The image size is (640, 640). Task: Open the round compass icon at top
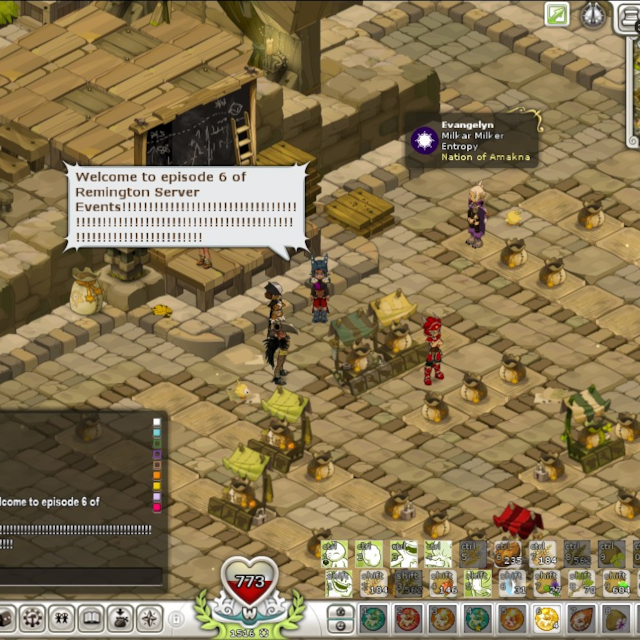(593, 14)
